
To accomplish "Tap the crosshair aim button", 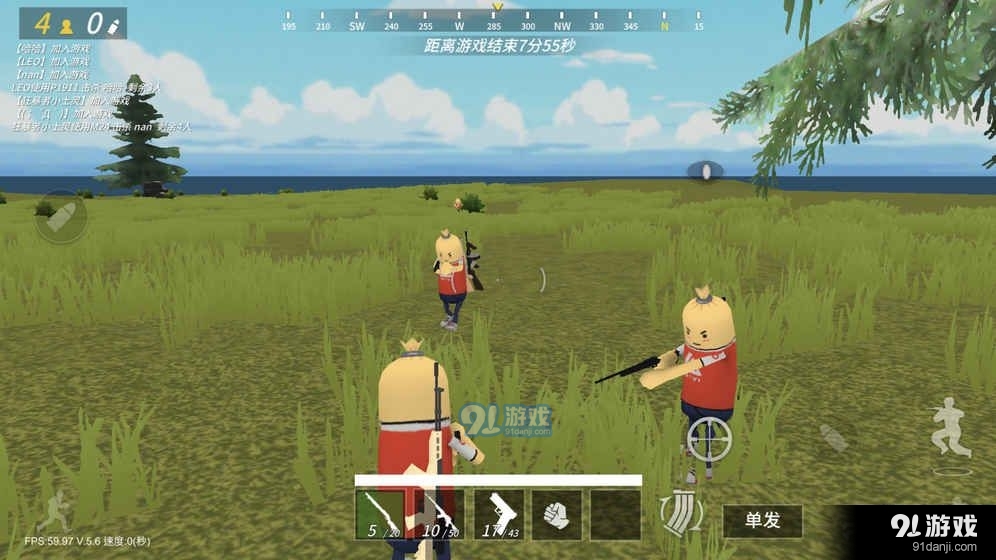I will [709, 438].
